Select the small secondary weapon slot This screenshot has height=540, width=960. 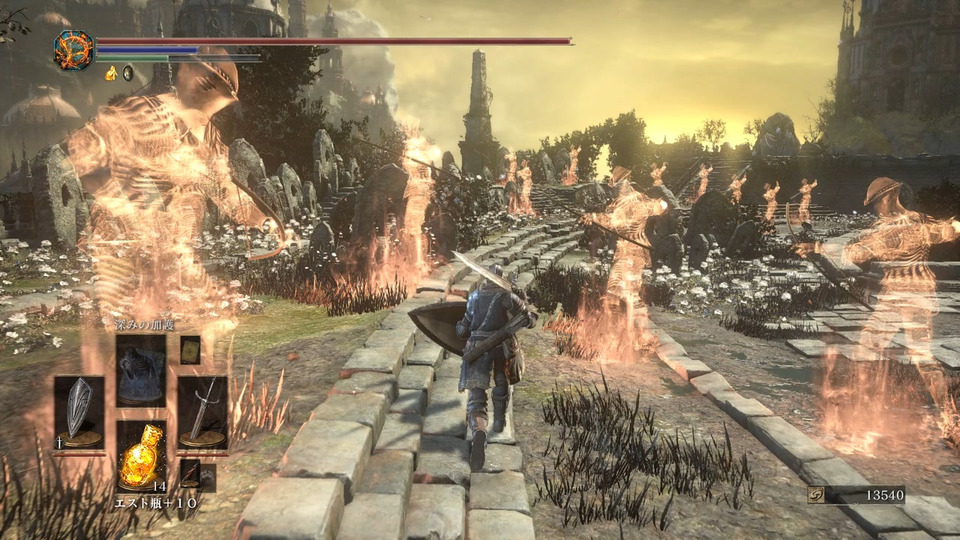tap(191, 474)
